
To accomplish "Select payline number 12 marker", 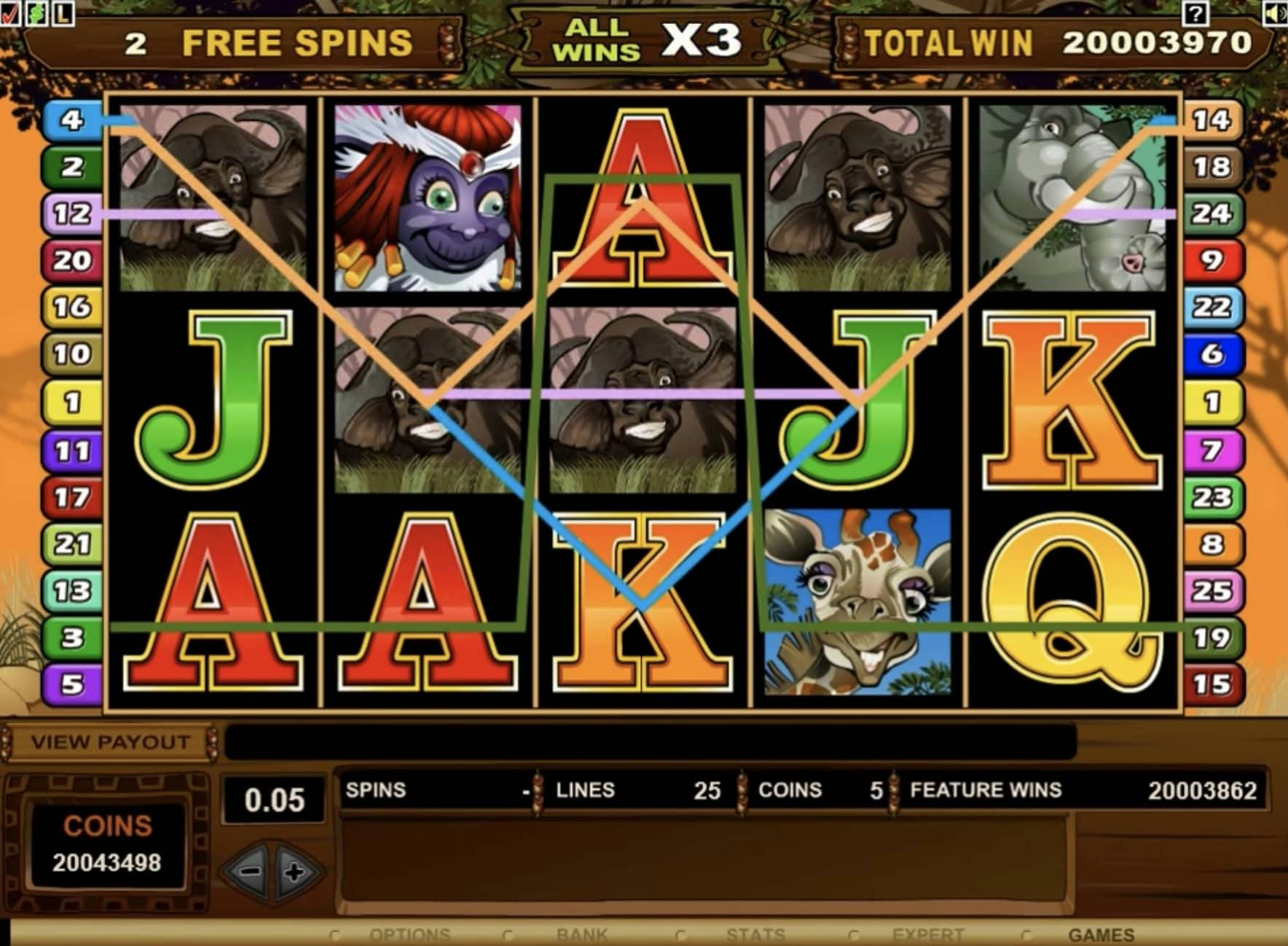I will [x=71, y=214].
